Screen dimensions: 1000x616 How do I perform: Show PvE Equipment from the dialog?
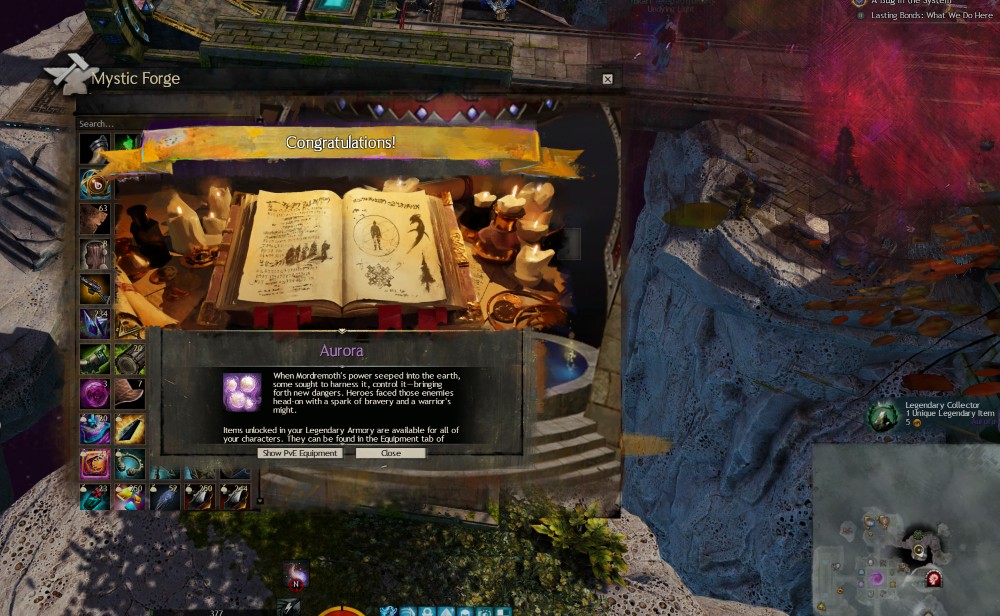[x=300, y=453]
